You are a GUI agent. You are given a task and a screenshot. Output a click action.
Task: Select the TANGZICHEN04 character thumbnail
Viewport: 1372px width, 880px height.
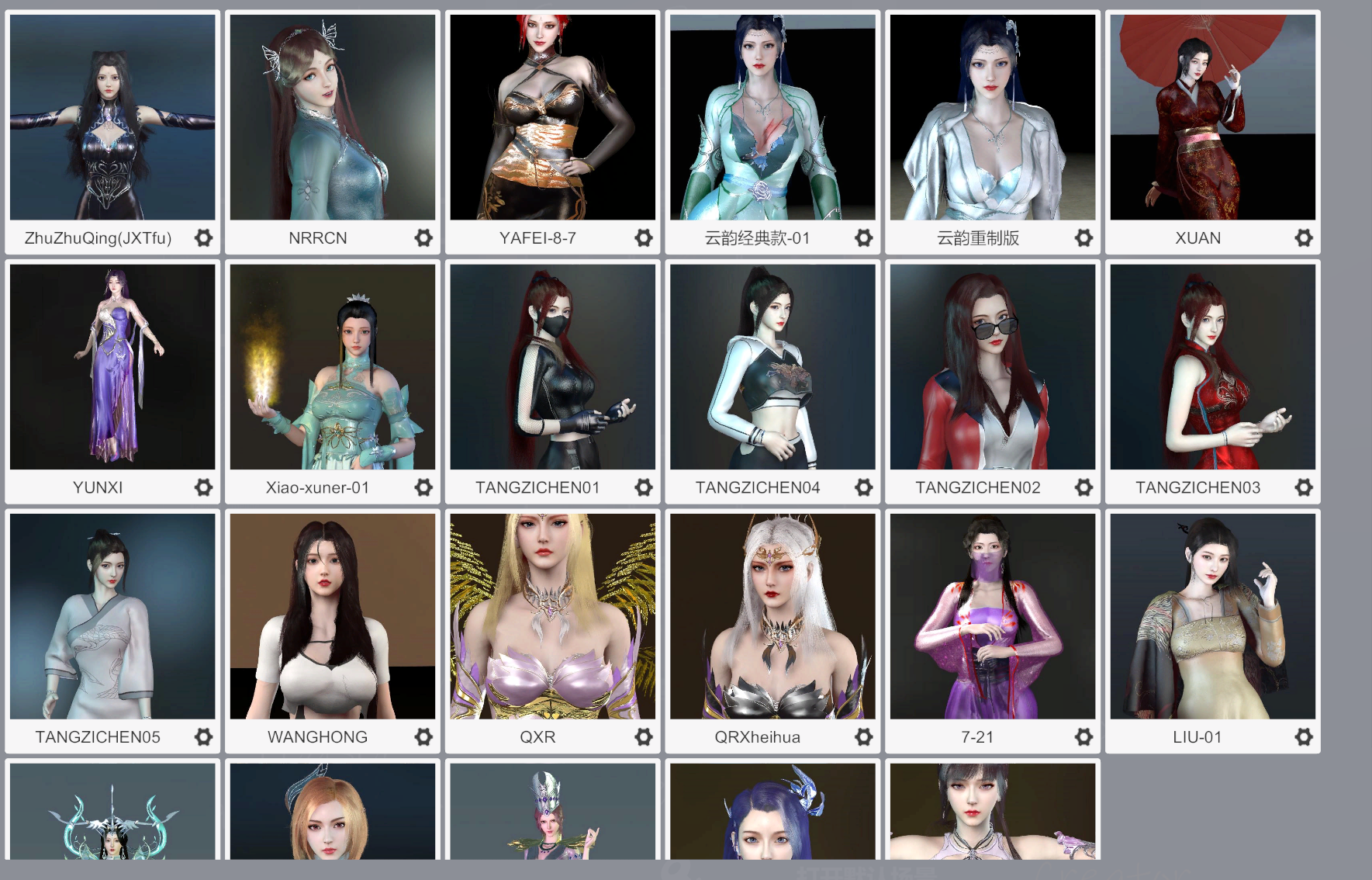coord(772,367)
